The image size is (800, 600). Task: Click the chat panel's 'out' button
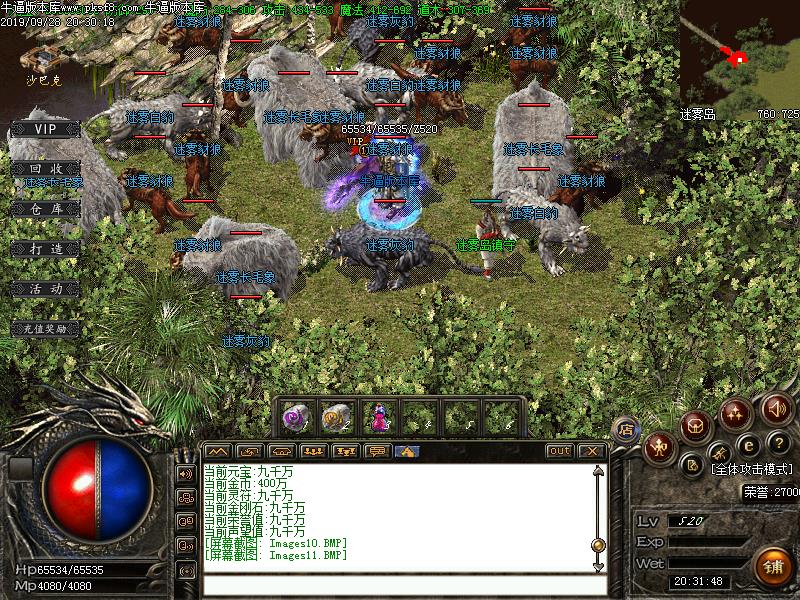[559, 451]
